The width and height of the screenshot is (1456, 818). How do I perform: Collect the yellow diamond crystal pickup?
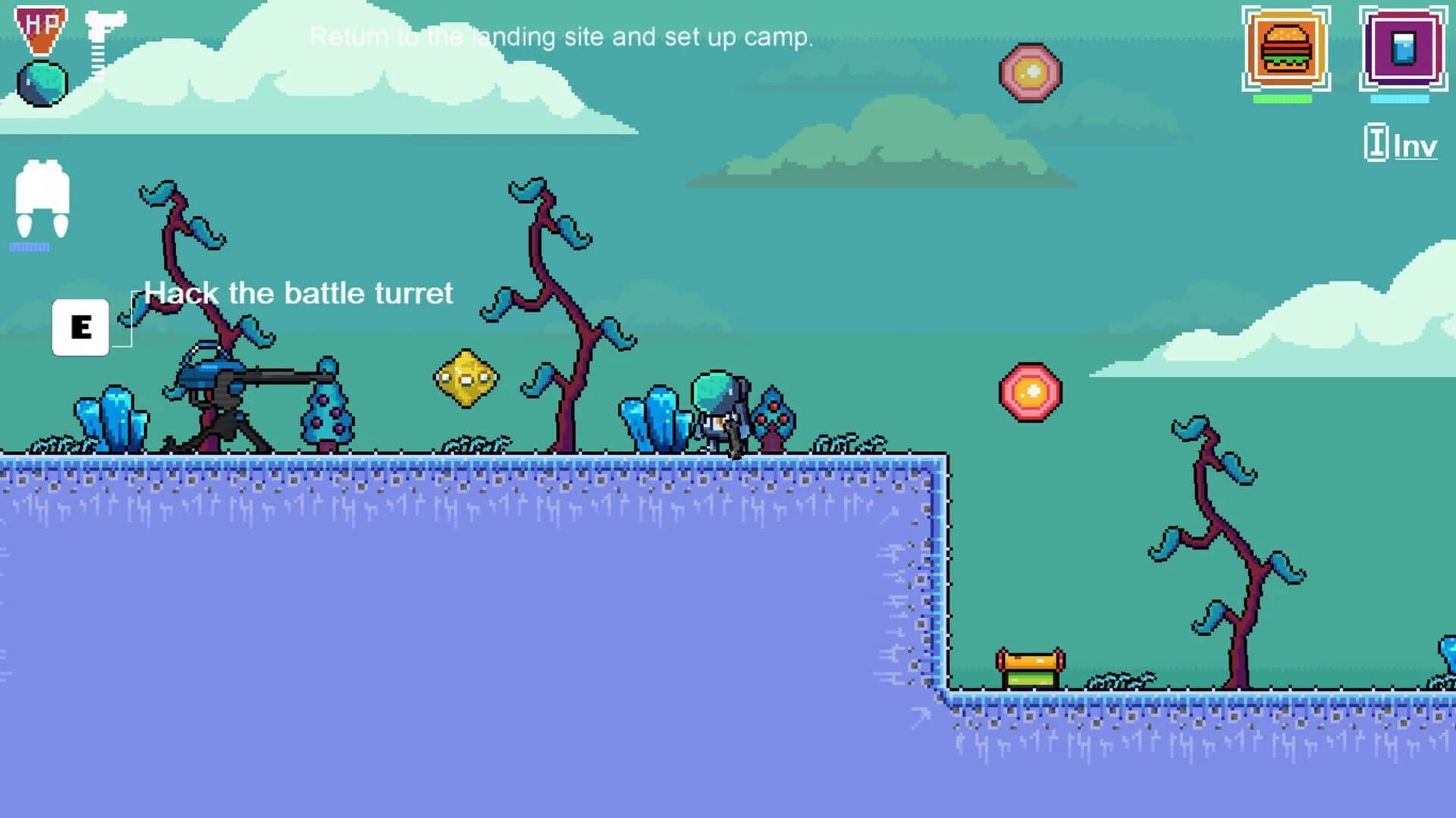click(x=466, y=377)
